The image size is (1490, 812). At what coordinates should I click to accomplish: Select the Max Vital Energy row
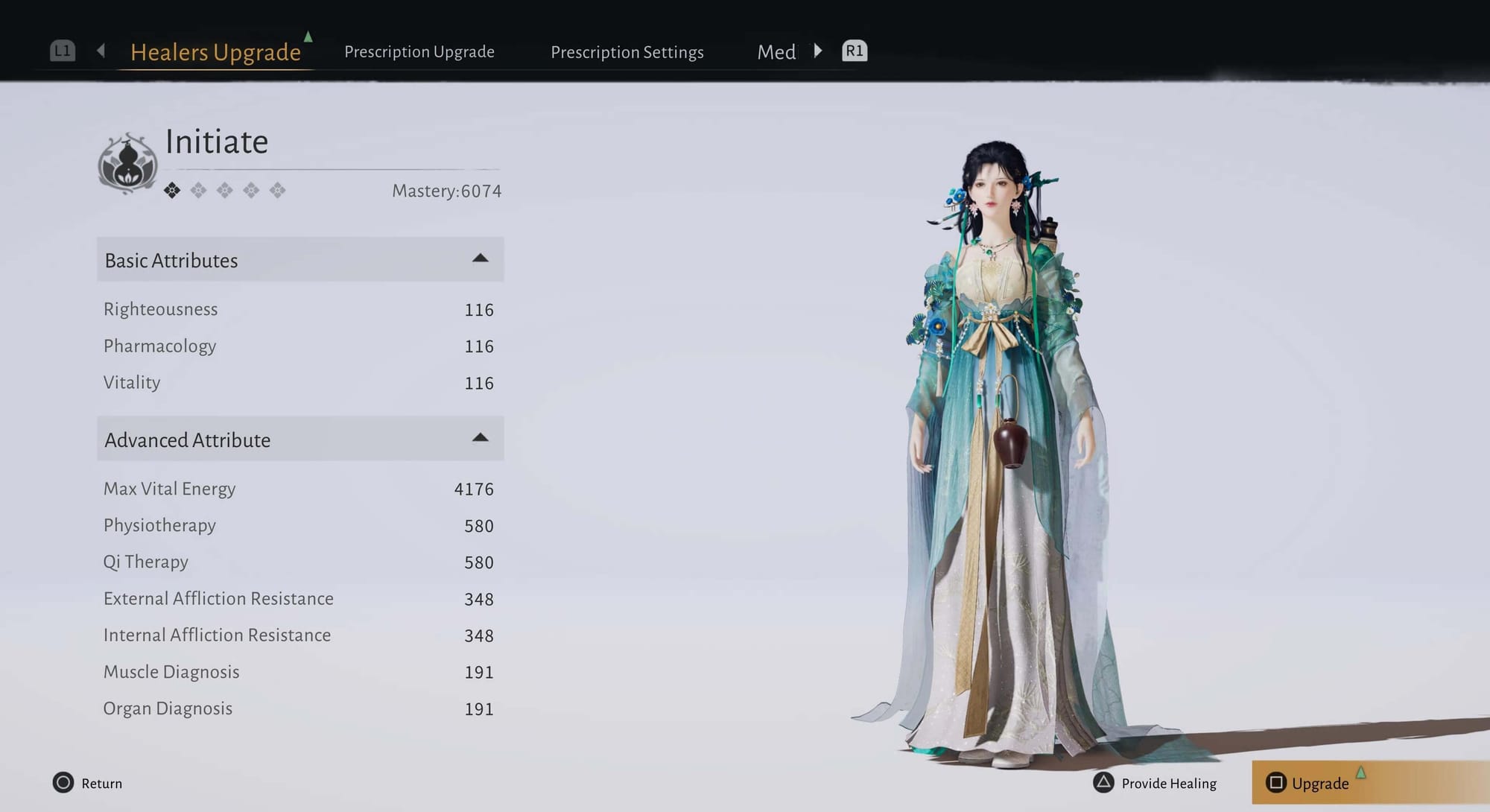298,489
